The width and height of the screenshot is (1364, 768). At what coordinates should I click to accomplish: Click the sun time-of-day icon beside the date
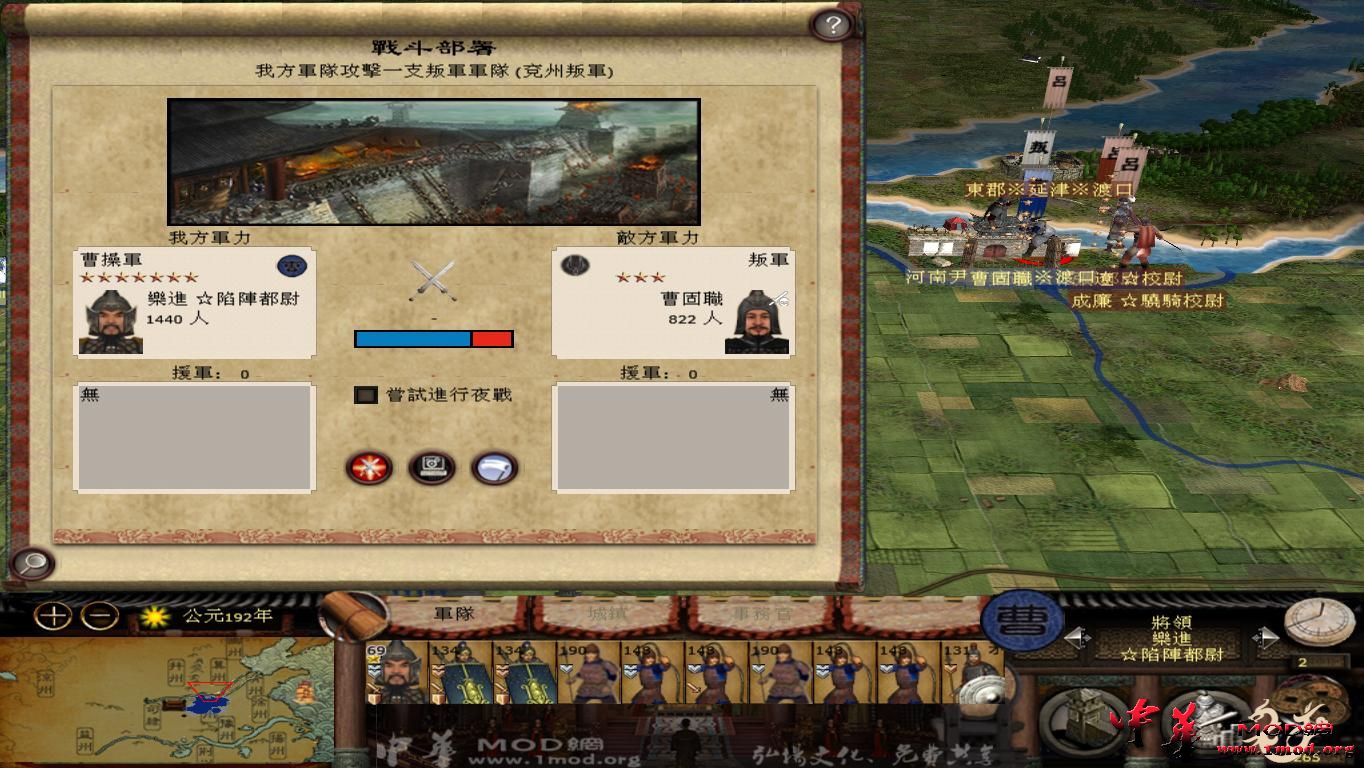click(x=157, y=618)
